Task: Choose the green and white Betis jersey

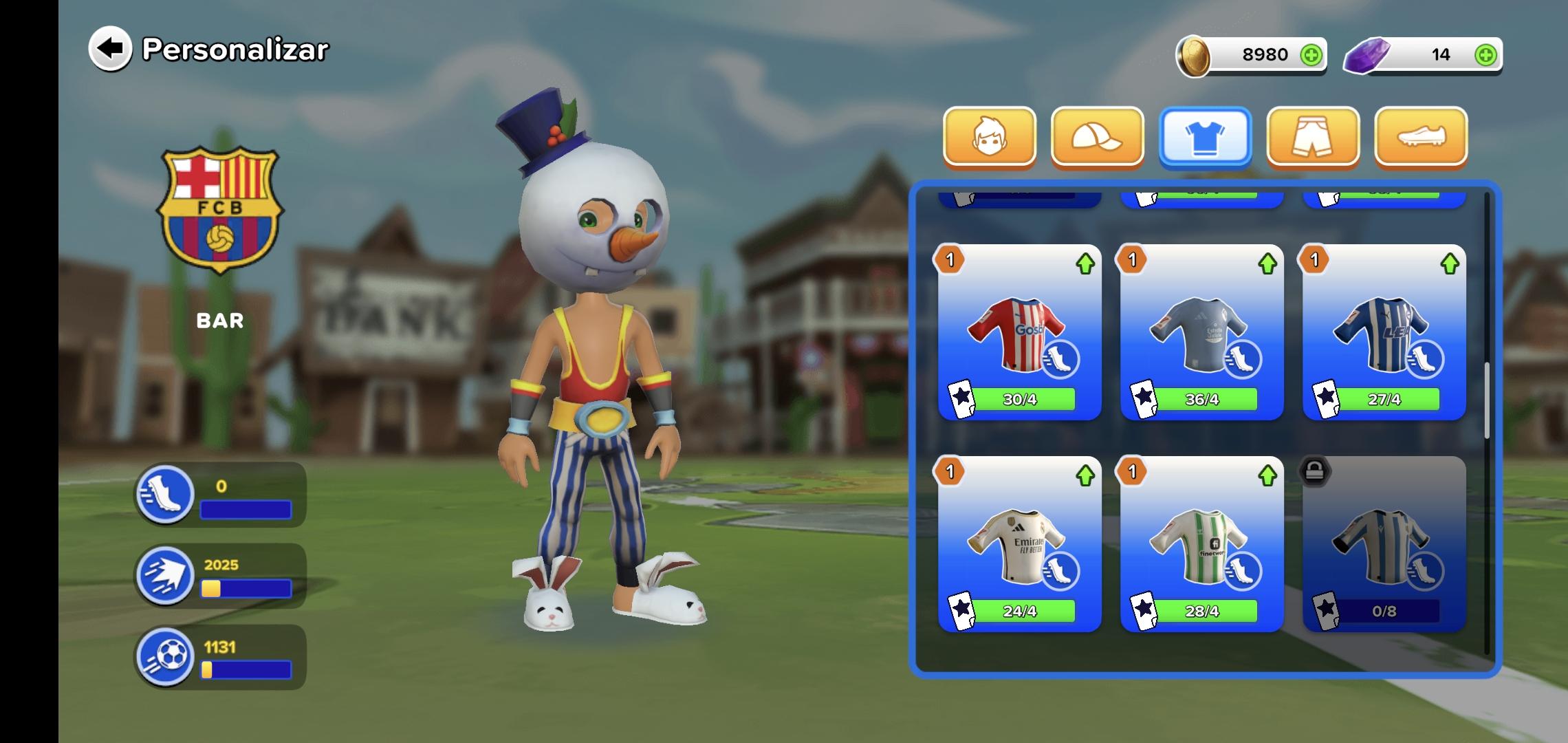Action: 1201,544
